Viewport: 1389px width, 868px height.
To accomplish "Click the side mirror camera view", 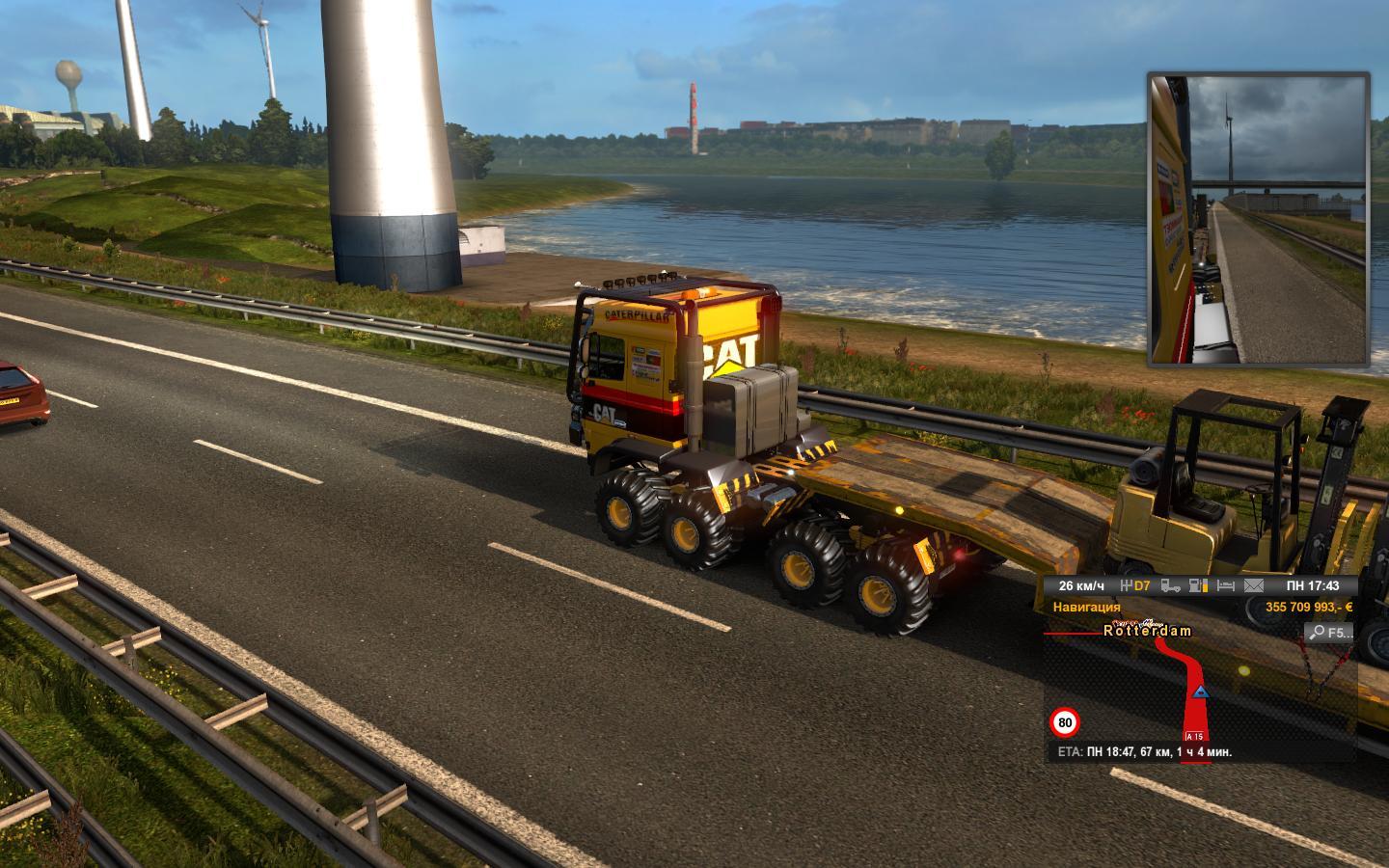I will pyautogui.click(x=1259, y=219).
